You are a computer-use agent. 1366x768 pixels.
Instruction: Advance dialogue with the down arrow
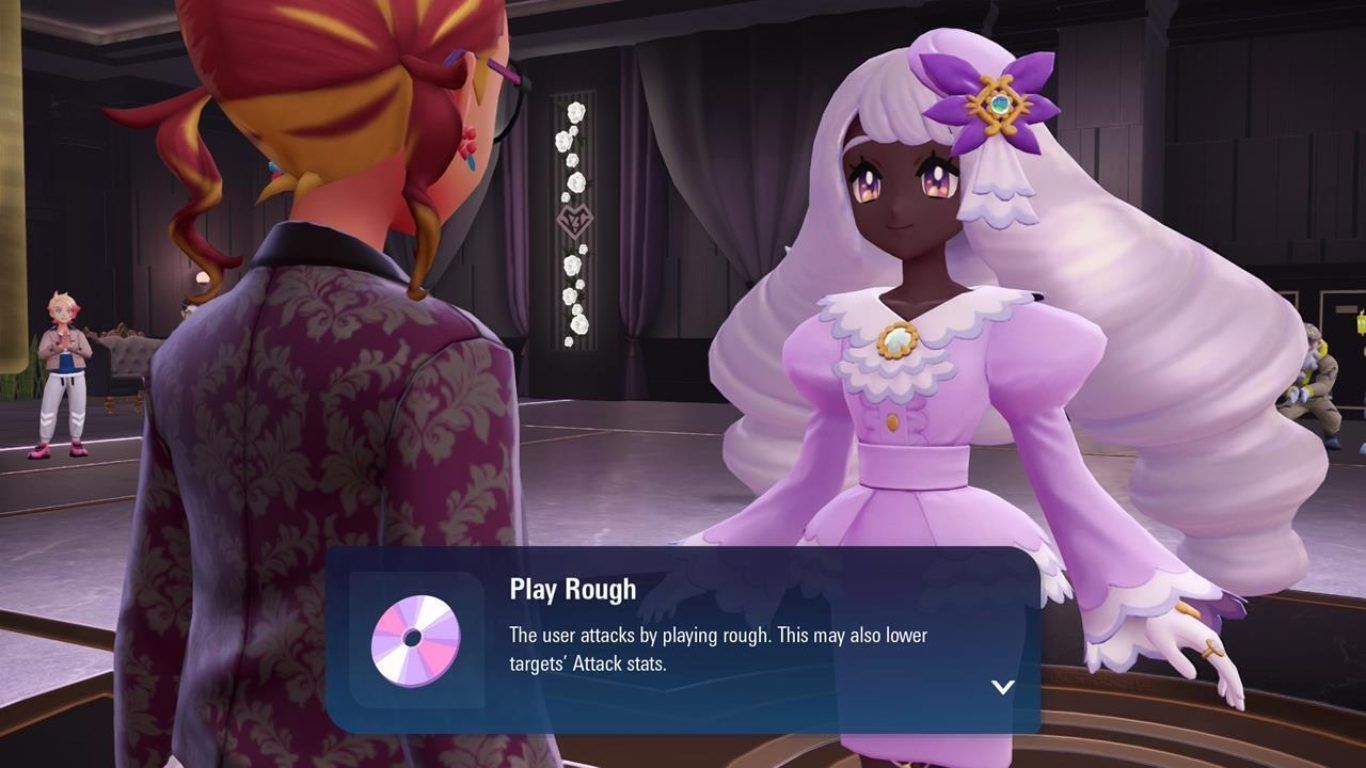pos(1002,686)
